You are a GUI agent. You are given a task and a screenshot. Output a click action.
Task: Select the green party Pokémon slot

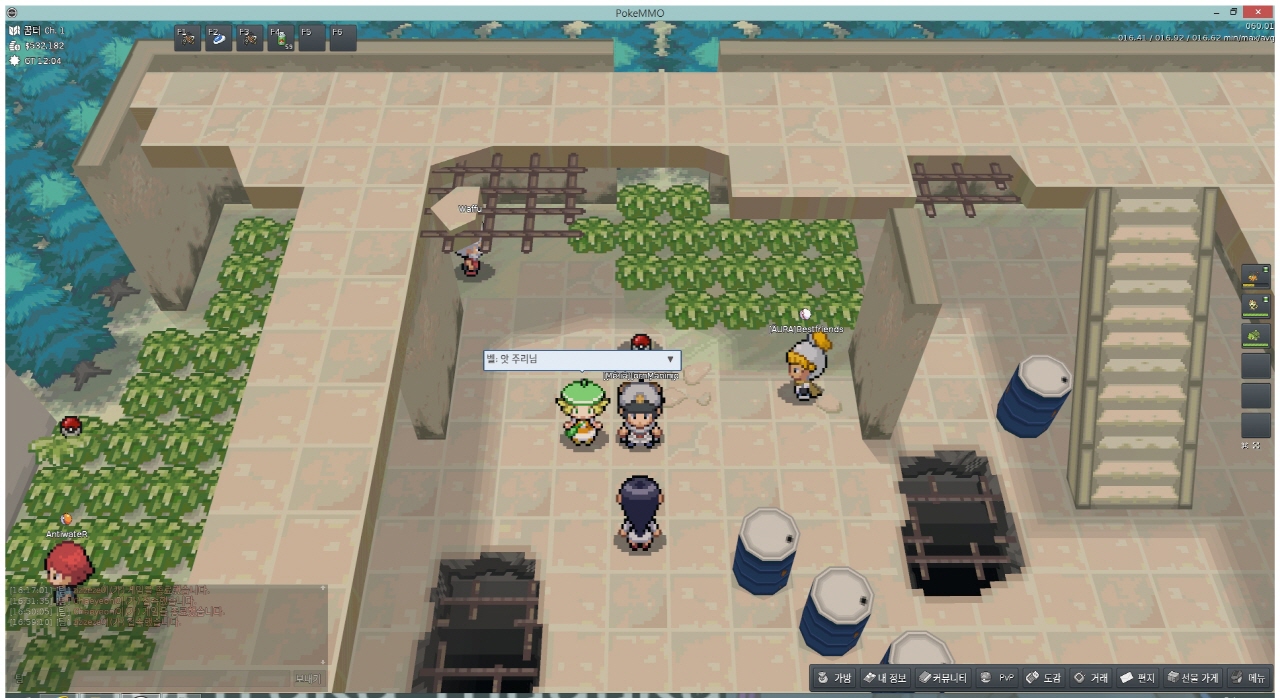[1255, 335]
